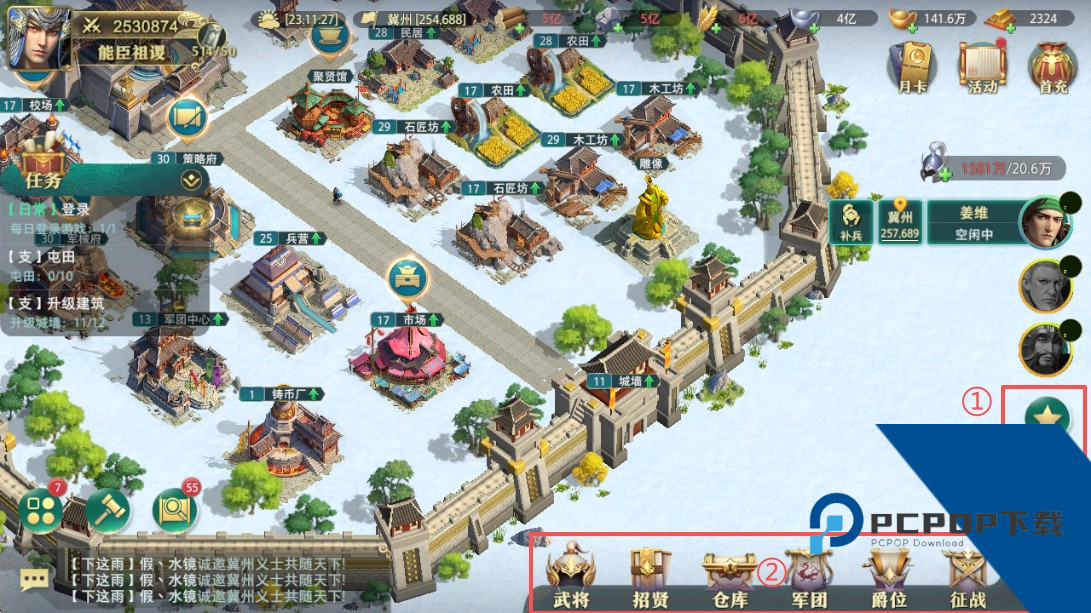Viewport: 1091px width, 613px height.
Task: Open the 仓库 warehouse menu
Action: pos(728,578)
